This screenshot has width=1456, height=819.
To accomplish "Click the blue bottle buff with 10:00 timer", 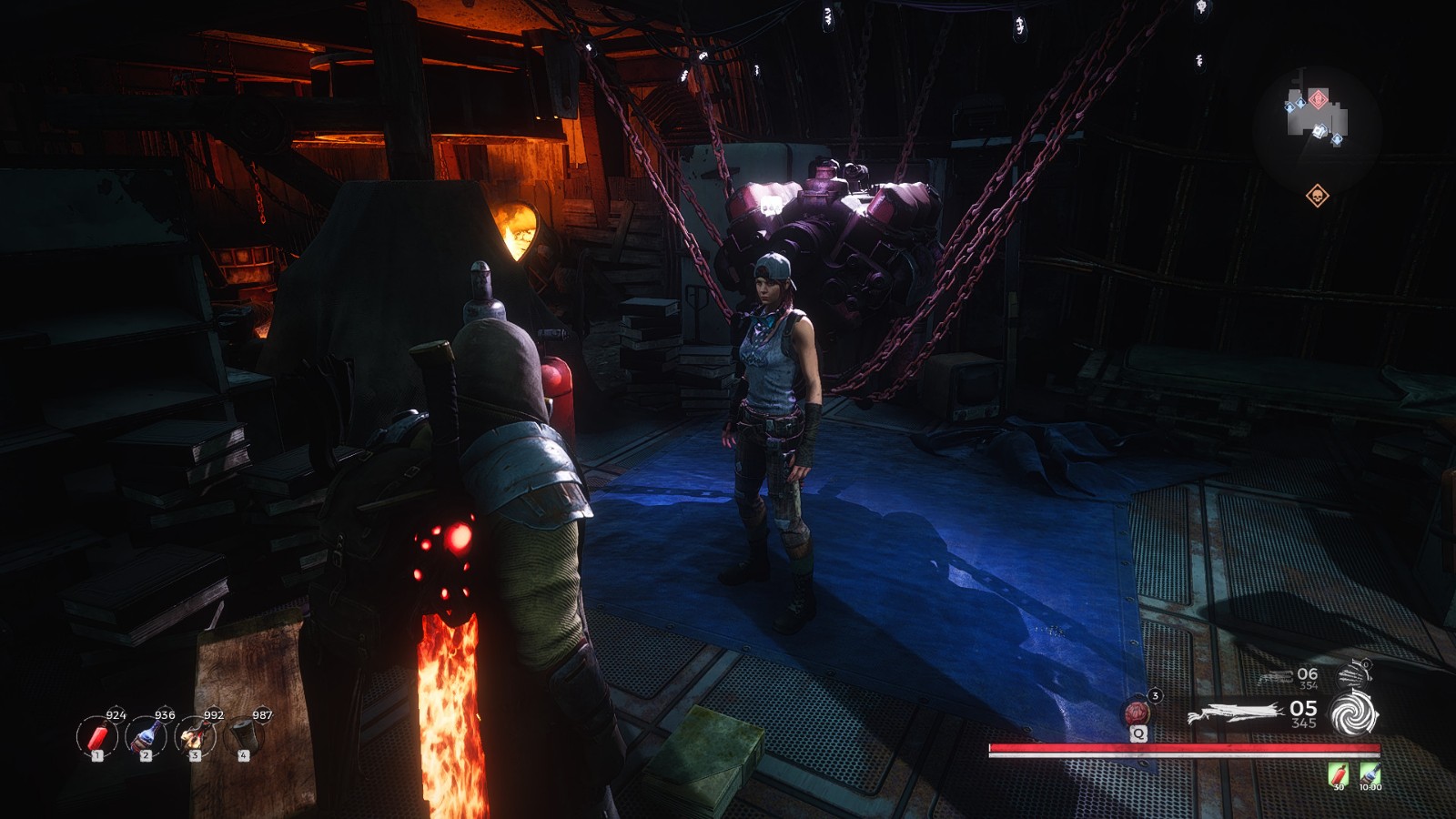I will (1369, 774).
